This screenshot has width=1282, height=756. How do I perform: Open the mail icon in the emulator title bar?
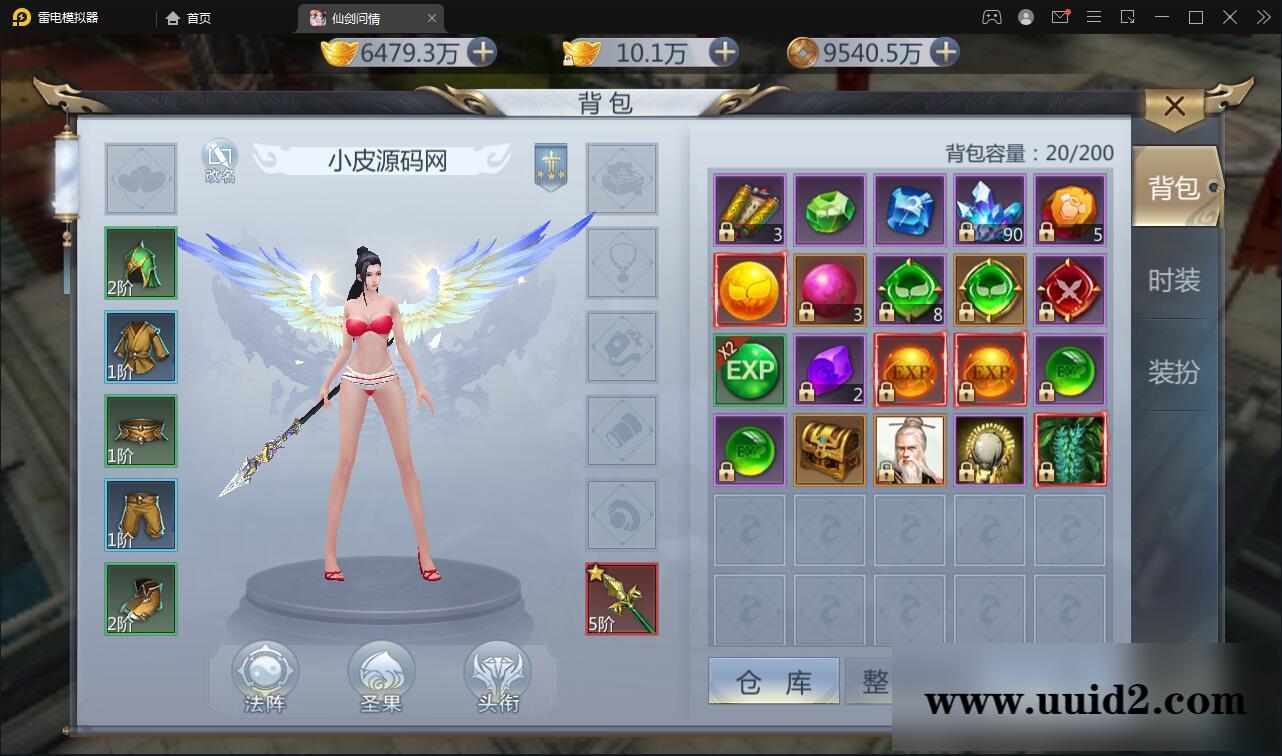point(1060,17)
